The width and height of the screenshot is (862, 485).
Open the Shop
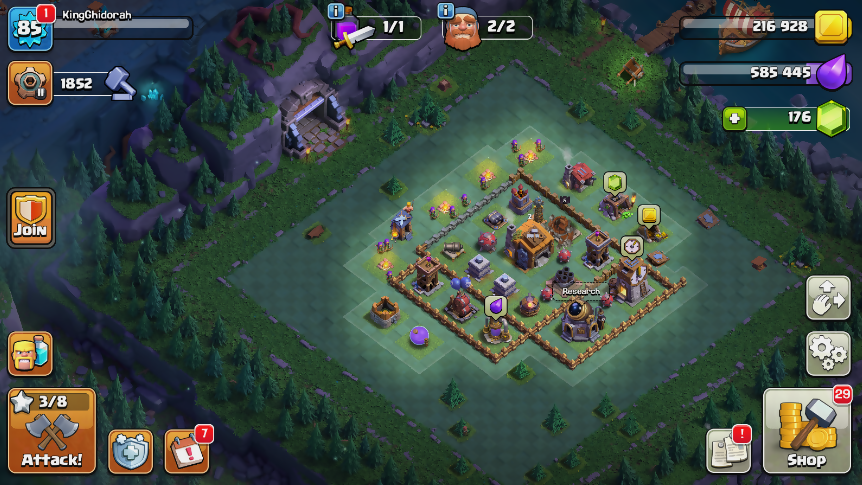click(806, 431)
